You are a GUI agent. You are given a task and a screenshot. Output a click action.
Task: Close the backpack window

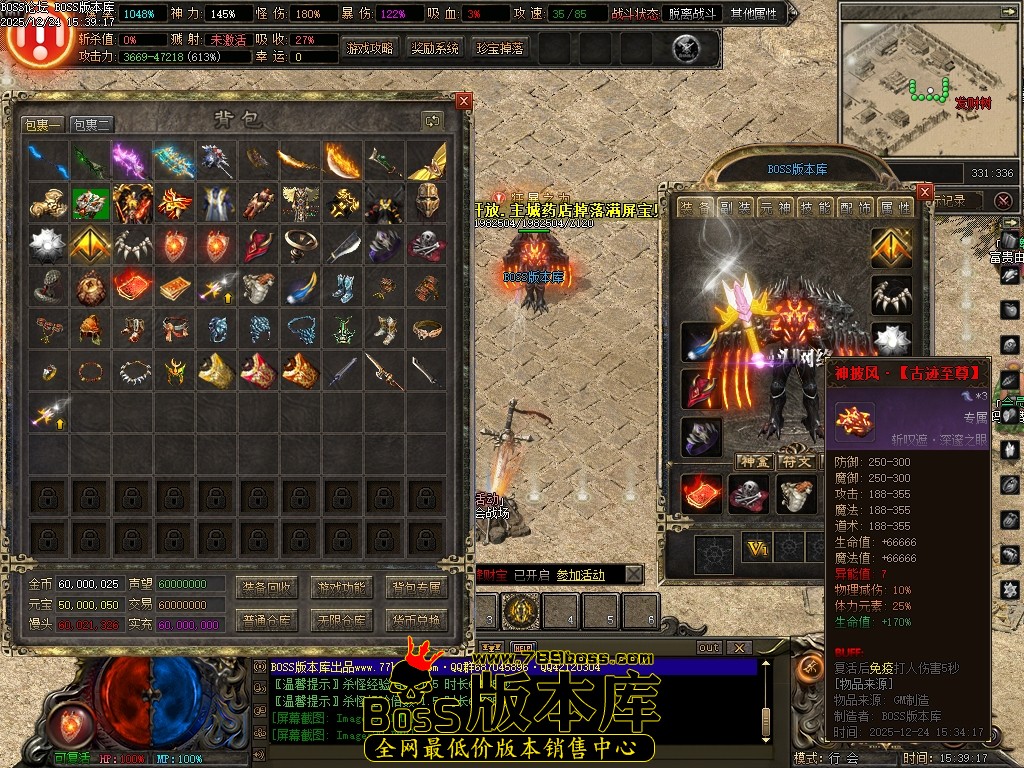463,101
